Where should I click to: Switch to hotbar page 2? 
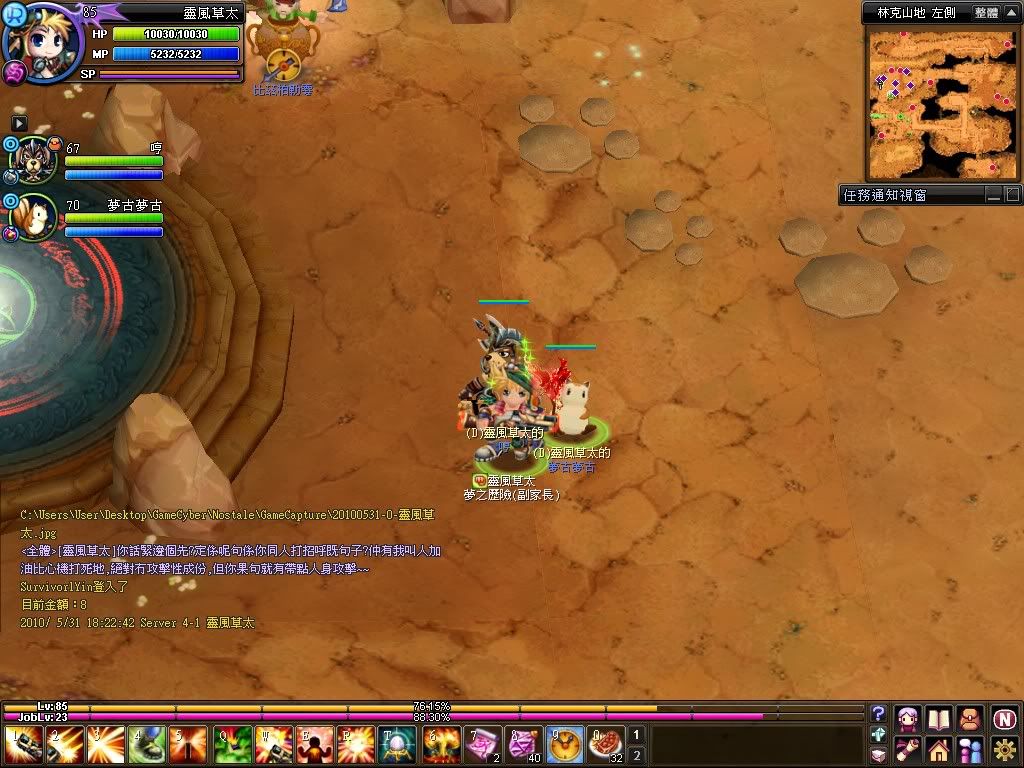(x=636, y=755)
